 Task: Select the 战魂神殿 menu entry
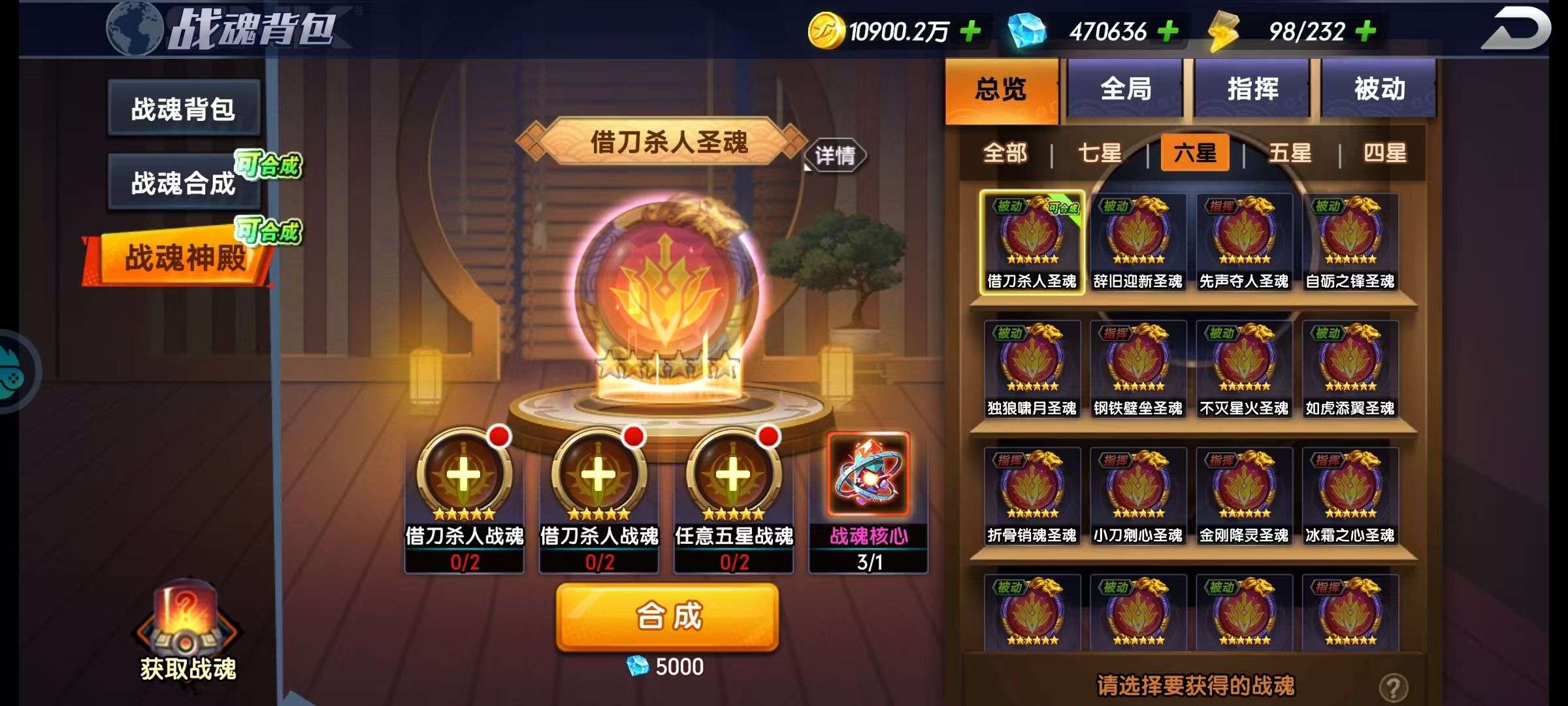(x=184, y=258)
